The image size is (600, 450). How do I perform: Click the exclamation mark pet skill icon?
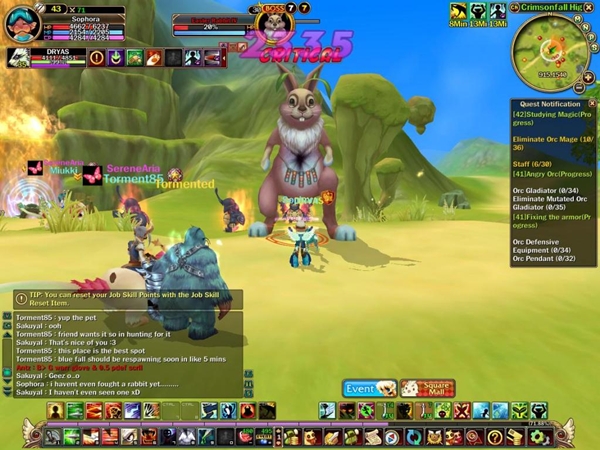click(96, 58)
